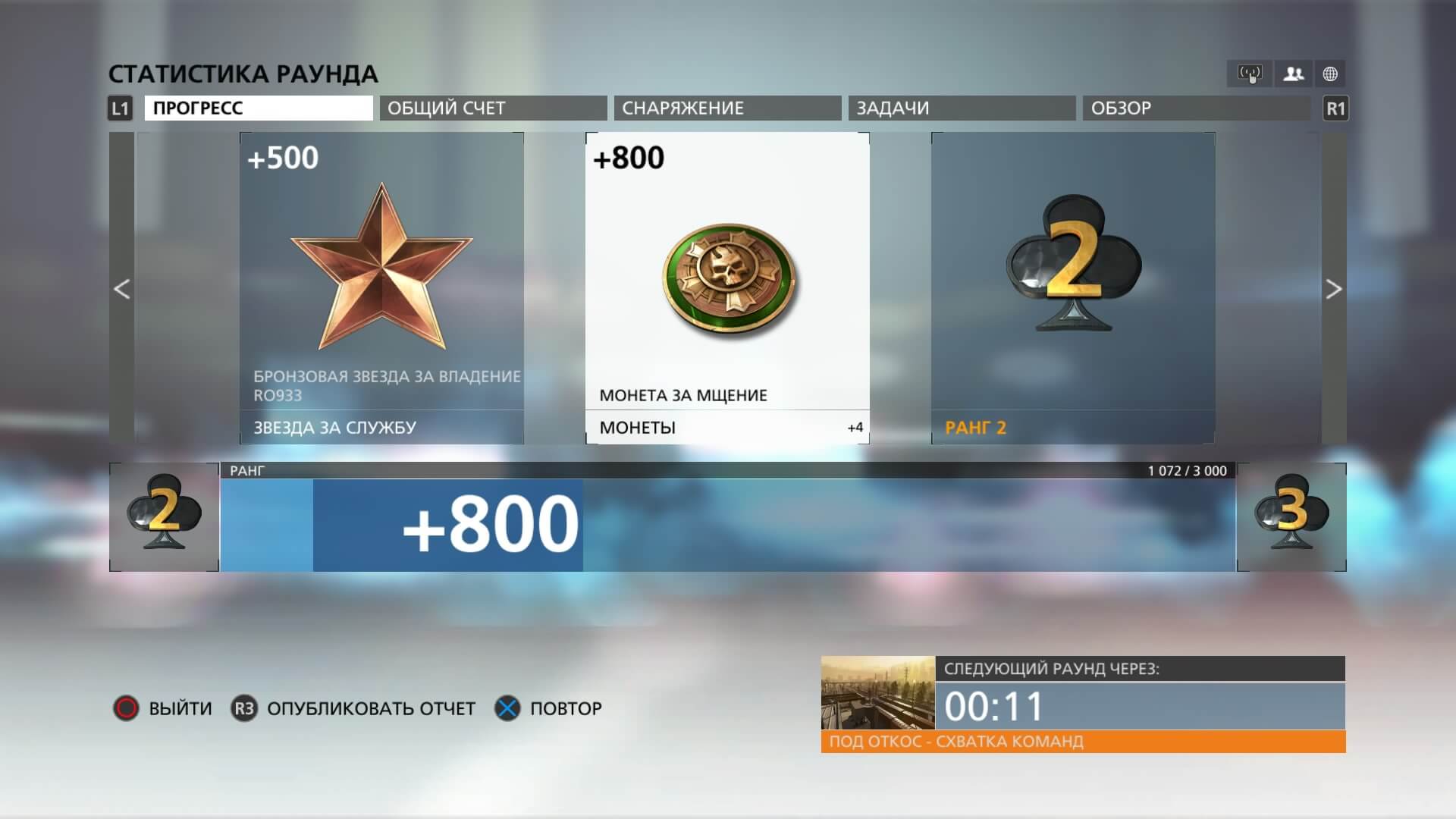The image size is (1456, 819).
Task: Open the ЗАДАЧИ tab
Action: click(x=962, y=108)
